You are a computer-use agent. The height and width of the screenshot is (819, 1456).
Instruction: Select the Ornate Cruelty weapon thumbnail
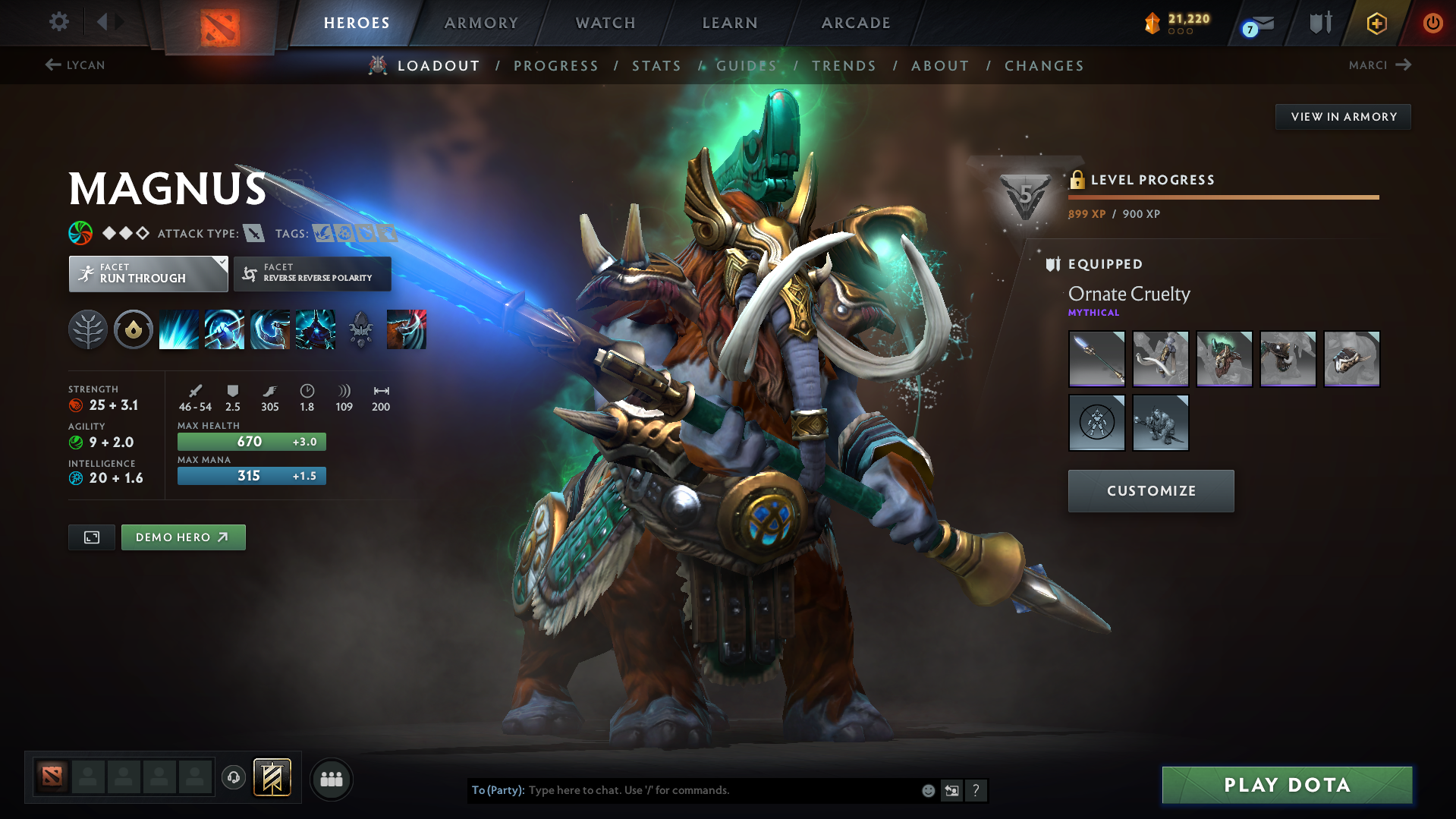[1096, 358]
